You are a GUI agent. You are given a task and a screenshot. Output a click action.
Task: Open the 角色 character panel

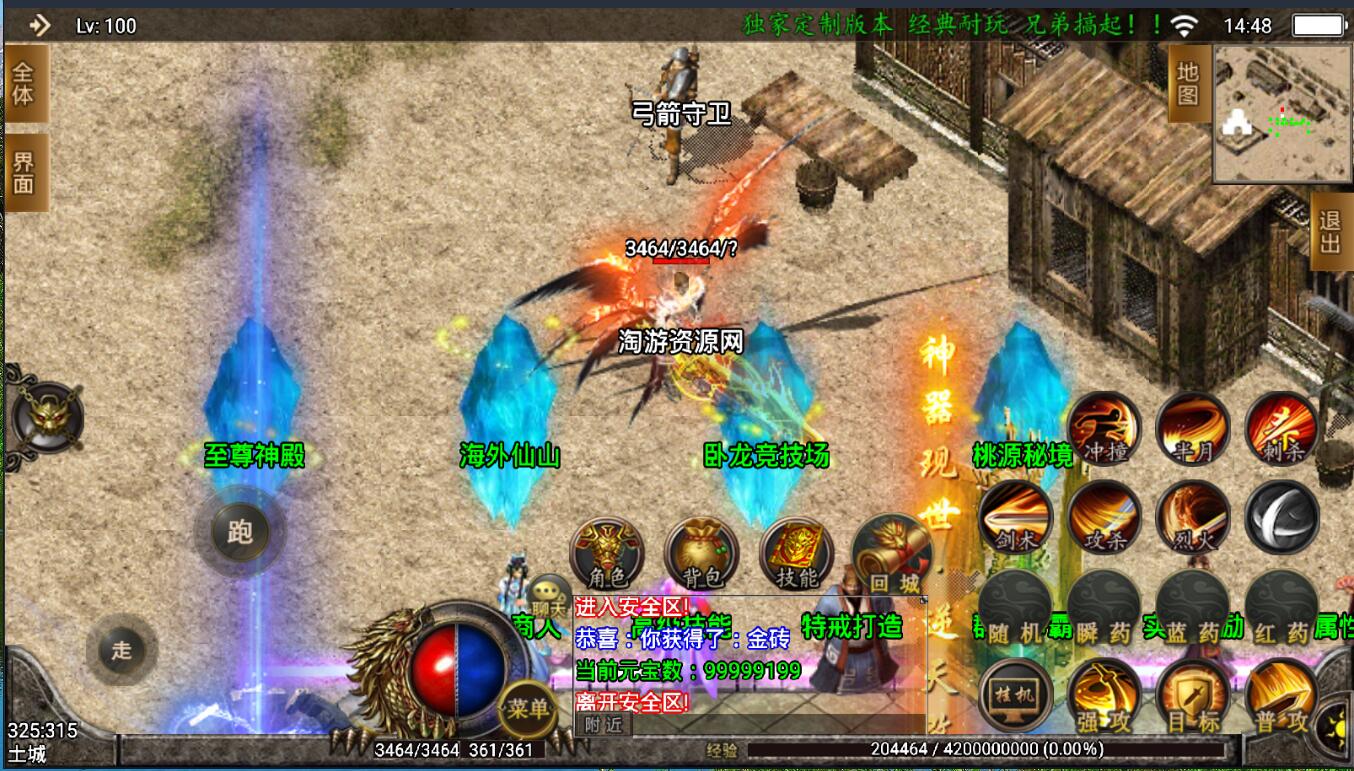point(606,554)
